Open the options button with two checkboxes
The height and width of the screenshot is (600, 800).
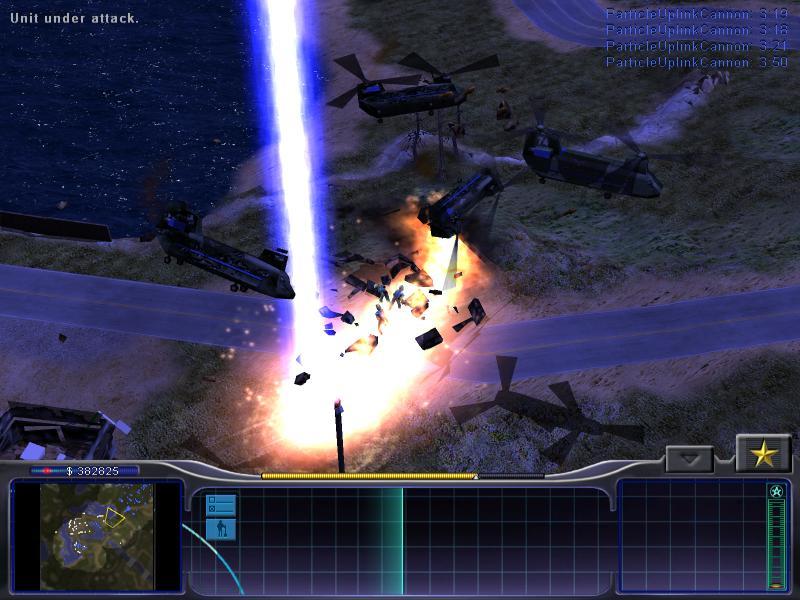[220, 504]
